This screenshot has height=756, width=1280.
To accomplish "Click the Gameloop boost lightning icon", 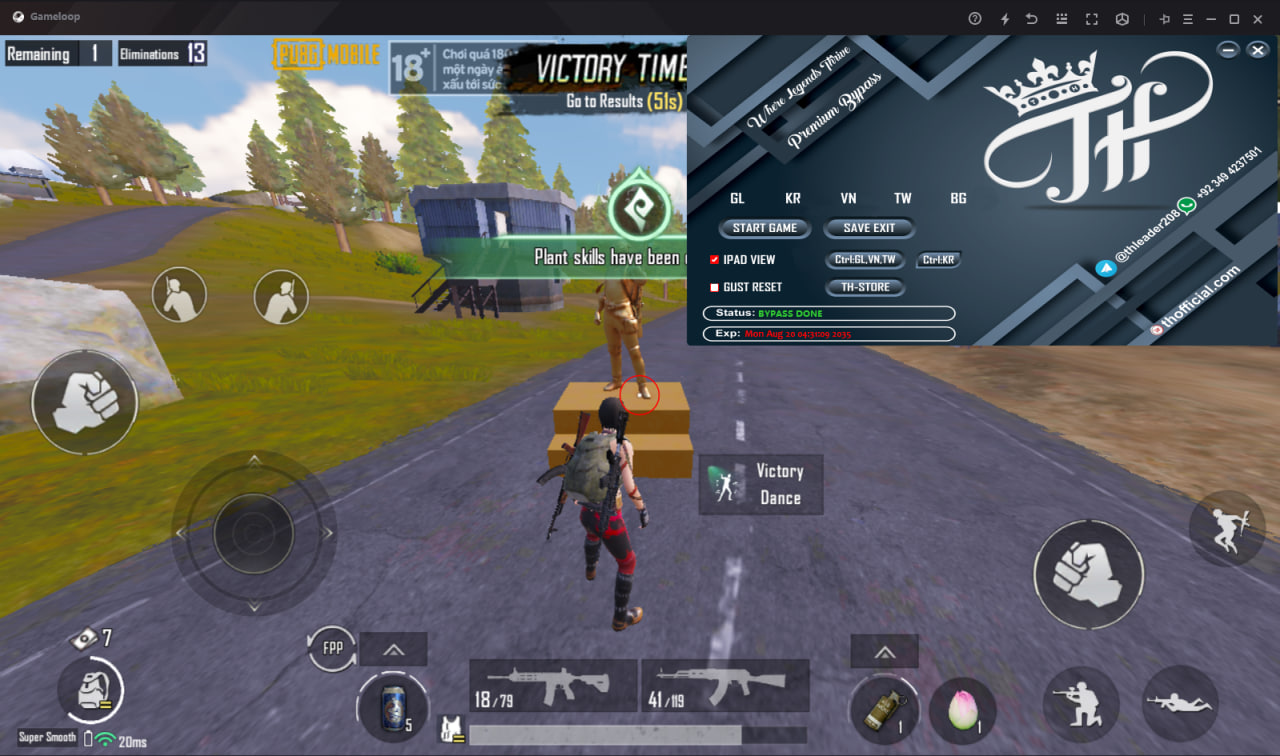I will [1004, 17].
